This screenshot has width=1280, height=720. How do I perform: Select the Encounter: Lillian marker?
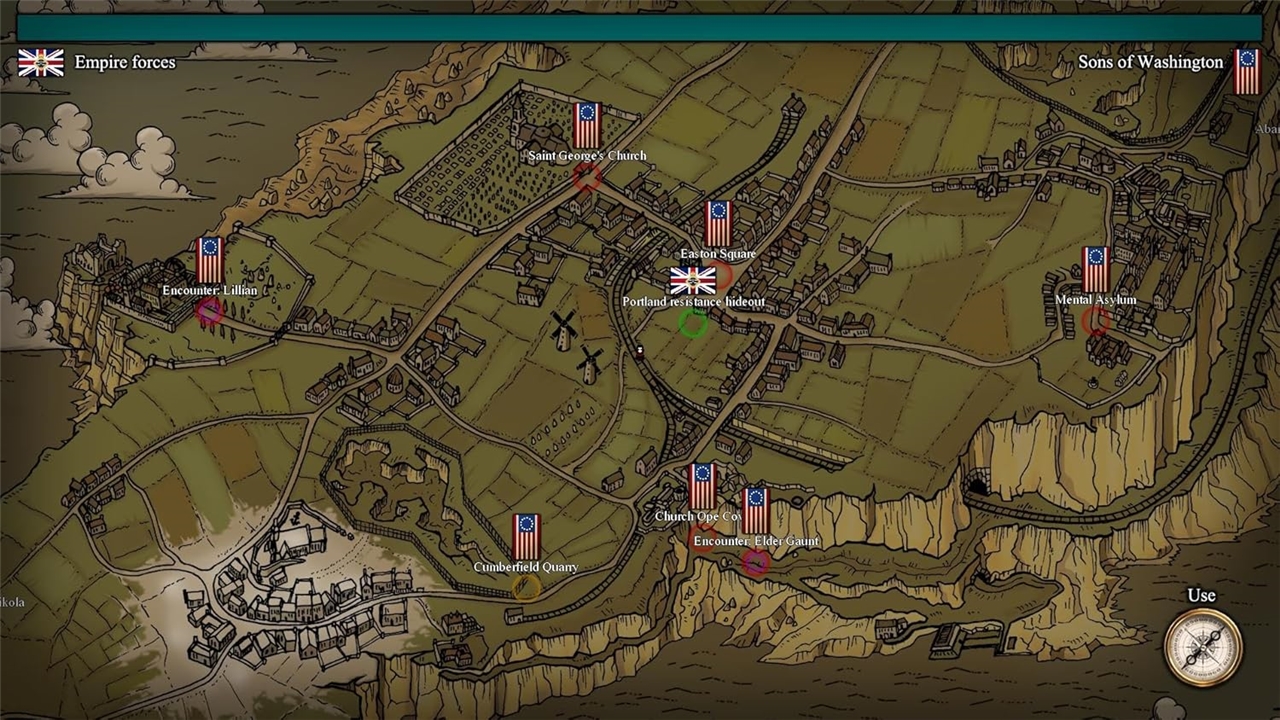point(209,311)
